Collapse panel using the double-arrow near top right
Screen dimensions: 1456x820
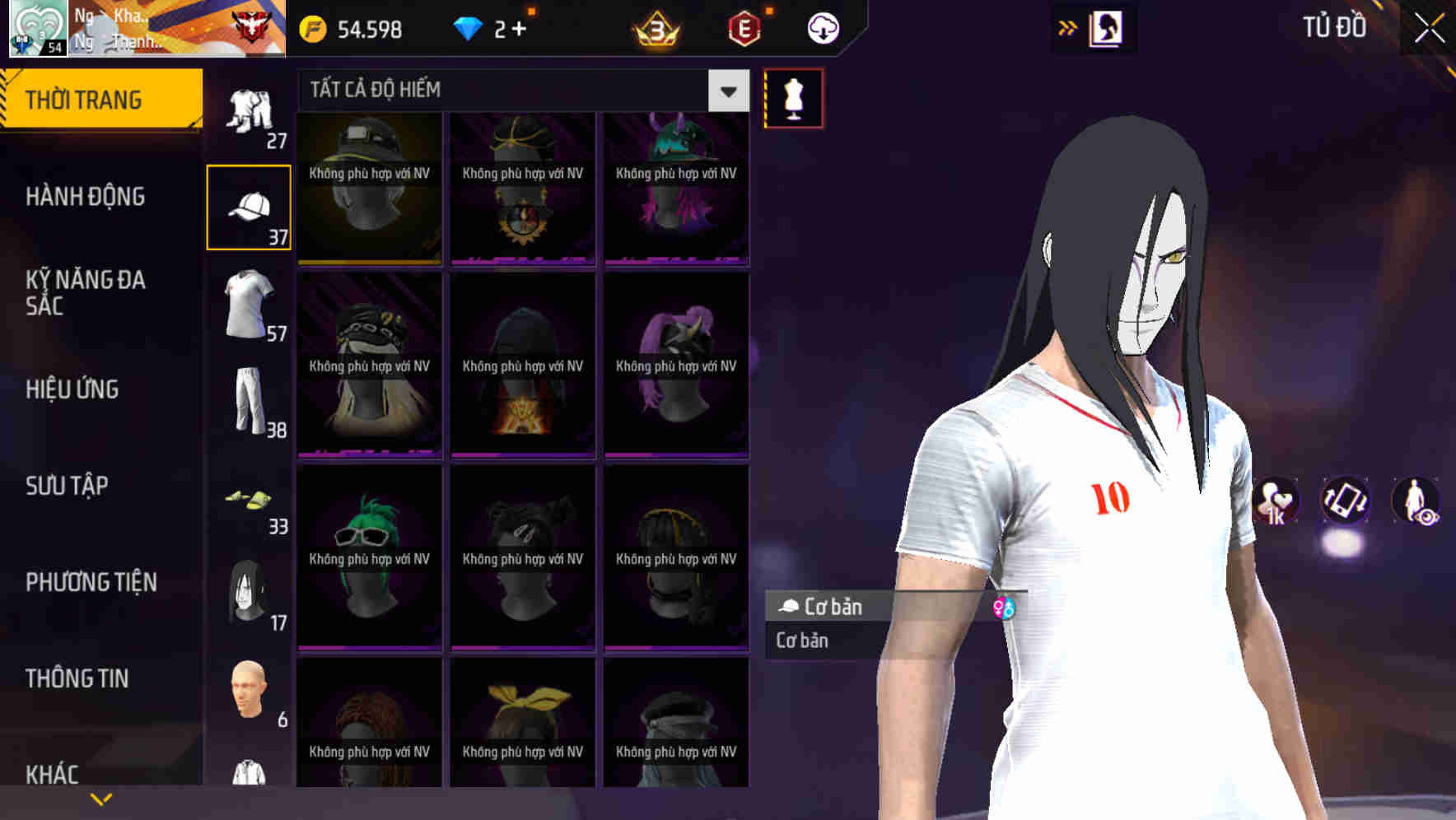1068,26
